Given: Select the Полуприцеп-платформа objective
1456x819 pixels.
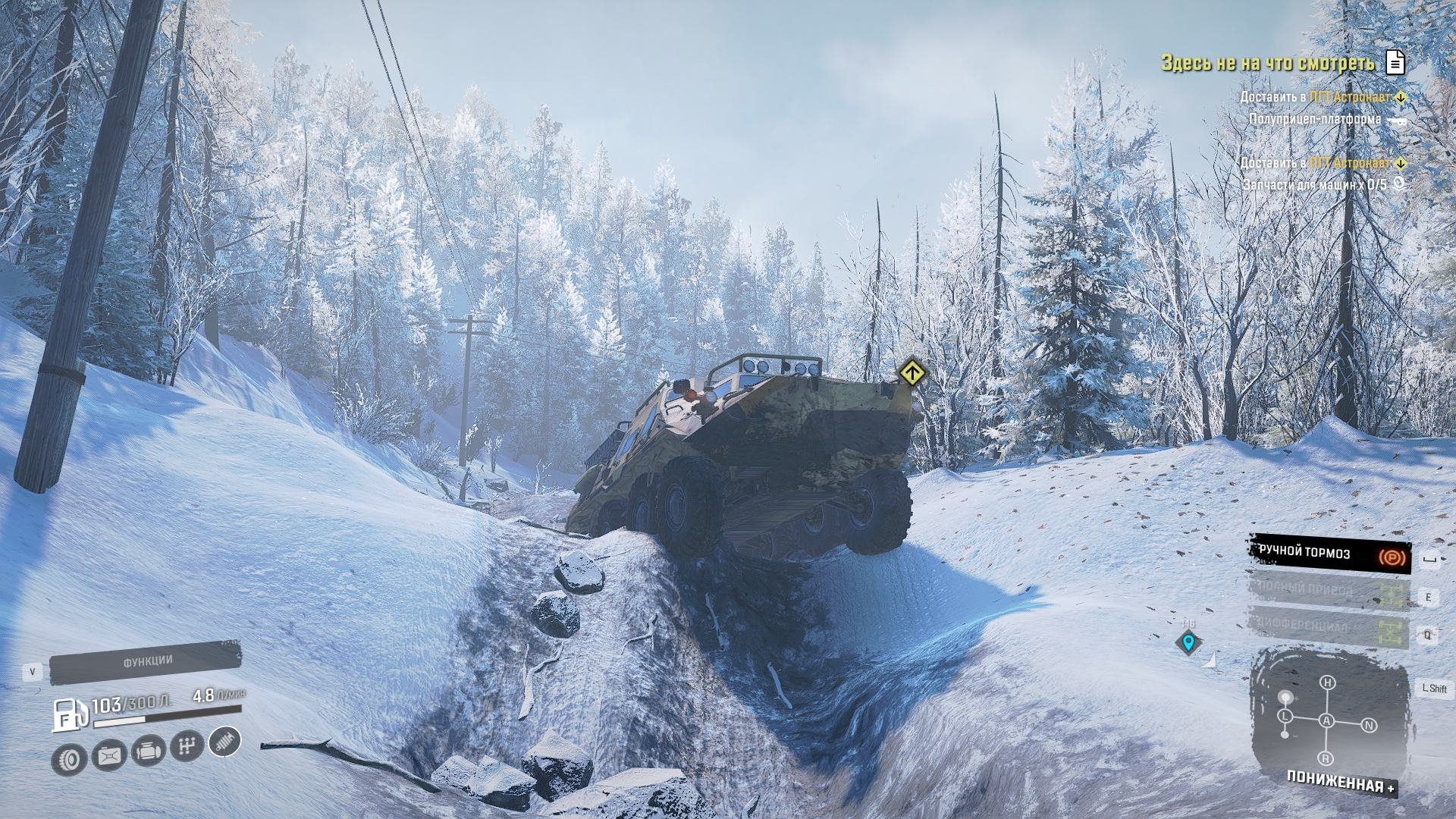Looking at the screenshot, I should pos(1314,119).
